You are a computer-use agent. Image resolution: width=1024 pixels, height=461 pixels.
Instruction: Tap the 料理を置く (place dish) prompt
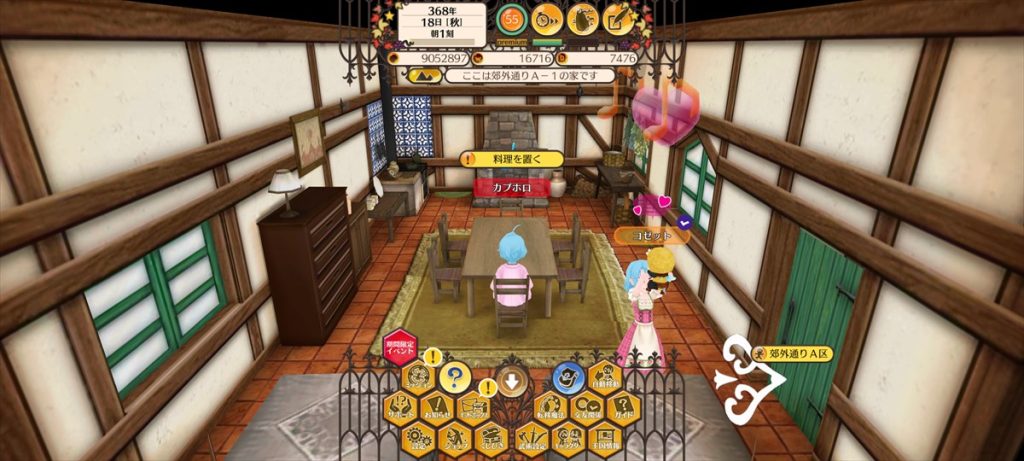(514, 159)
